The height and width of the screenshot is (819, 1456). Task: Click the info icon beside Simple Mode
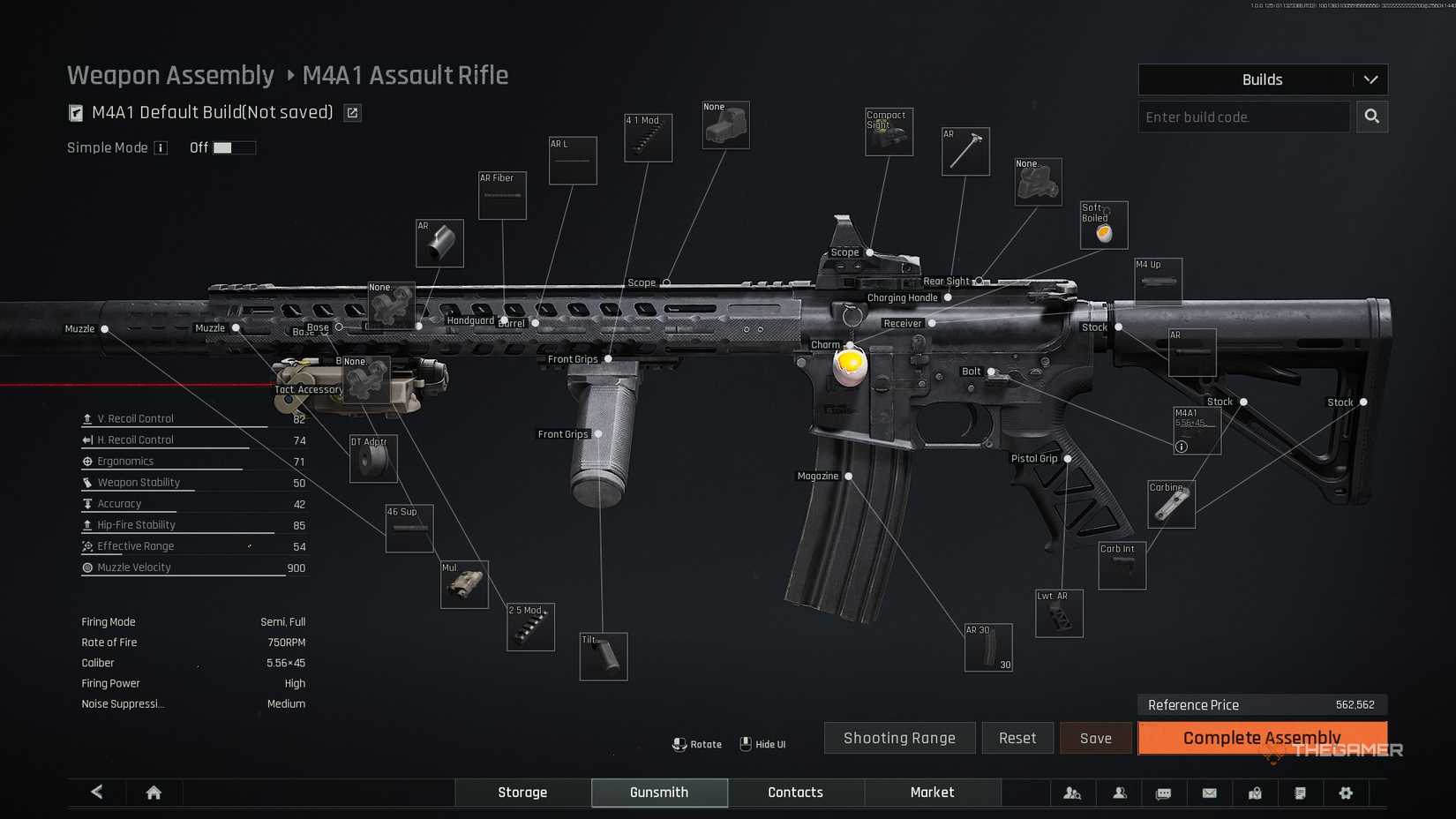point(161,147)
